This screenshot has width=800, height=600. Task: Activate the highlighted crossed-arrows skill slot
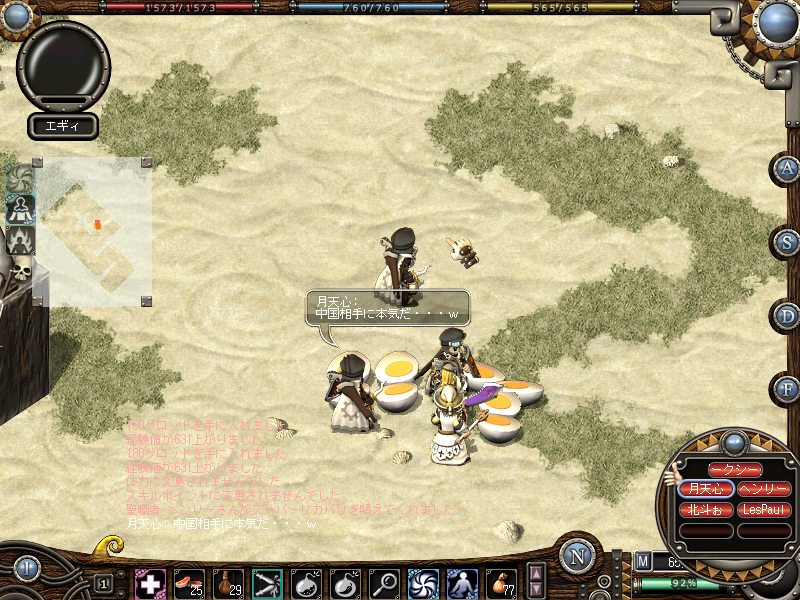[267, 583]
